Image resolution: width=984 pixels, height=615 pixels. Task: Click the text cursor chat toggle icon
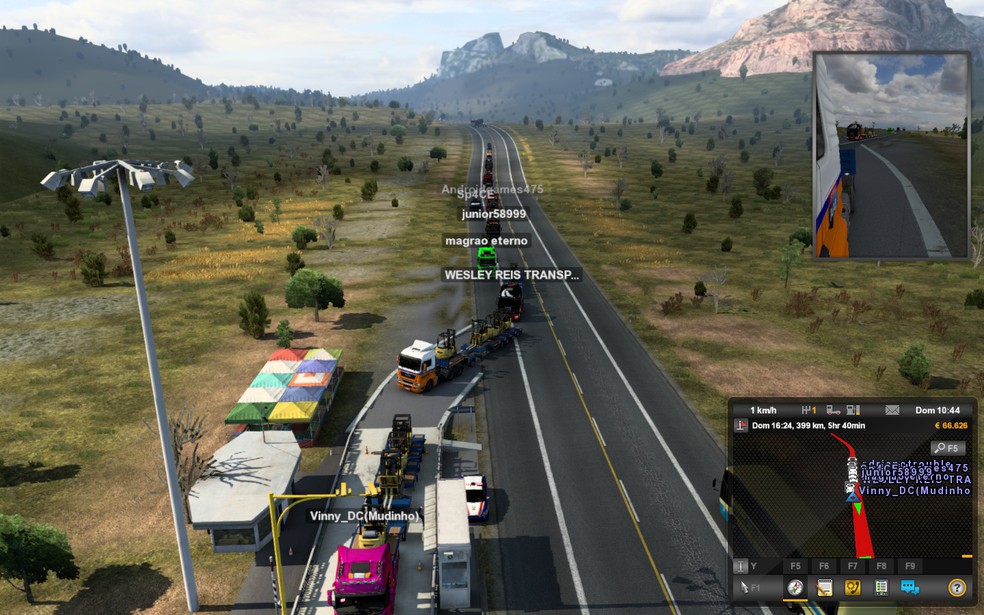click(x=741, y=566)
